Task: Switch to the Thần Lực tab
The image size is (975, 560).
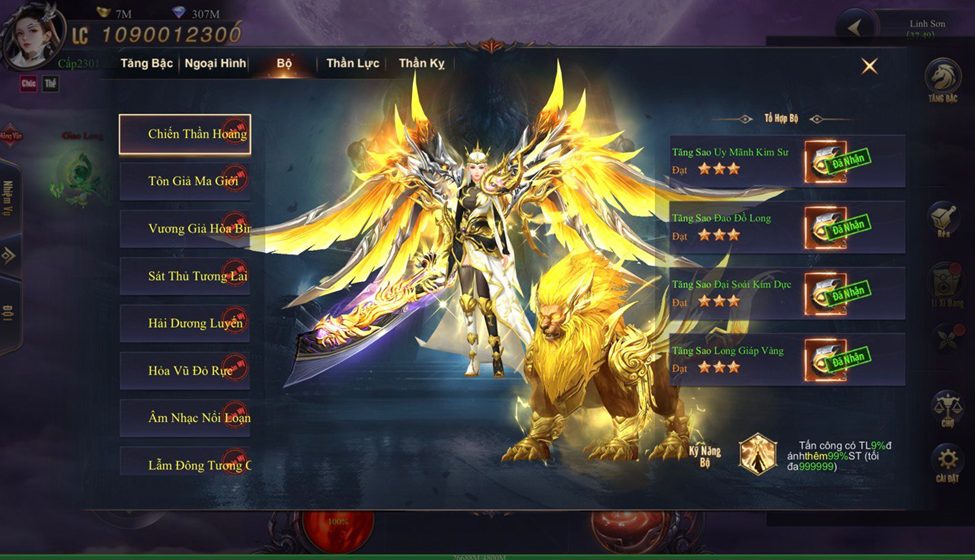Action: (x=353, y=63)
